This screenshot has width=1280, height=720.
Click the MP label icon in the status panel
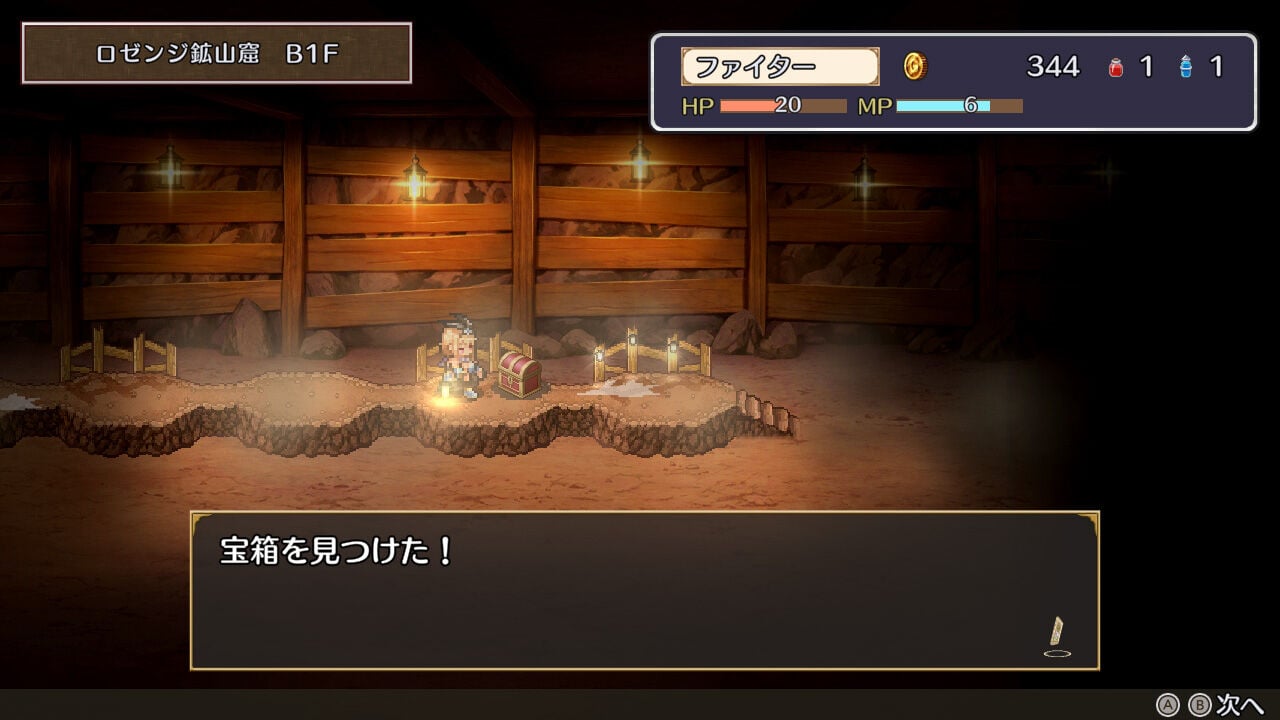click(x=875, y=105)
